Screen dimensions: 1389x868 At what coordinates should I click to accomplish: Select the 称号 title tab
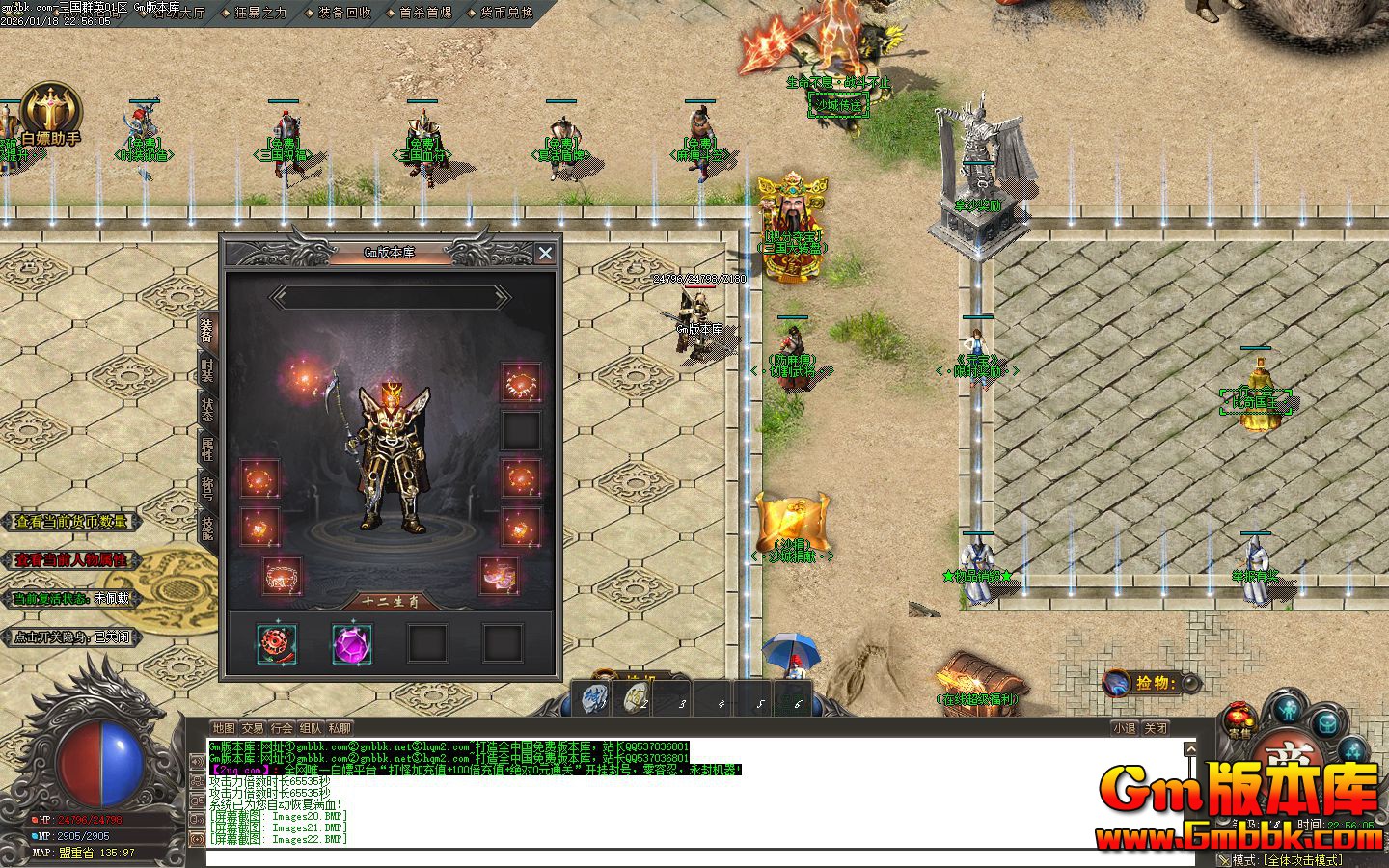(x=207, y=488)
